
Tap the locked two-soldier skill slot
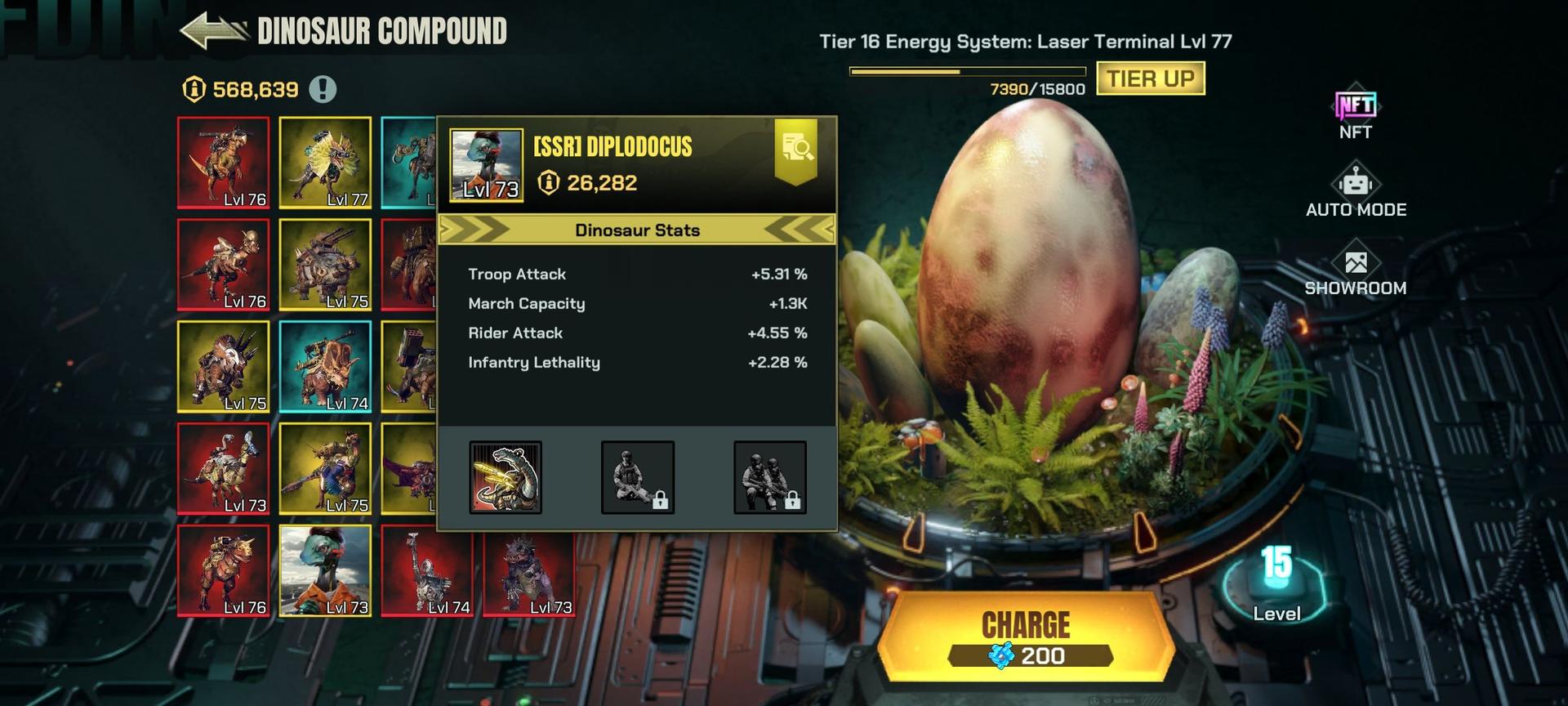(x=770, y=477)
